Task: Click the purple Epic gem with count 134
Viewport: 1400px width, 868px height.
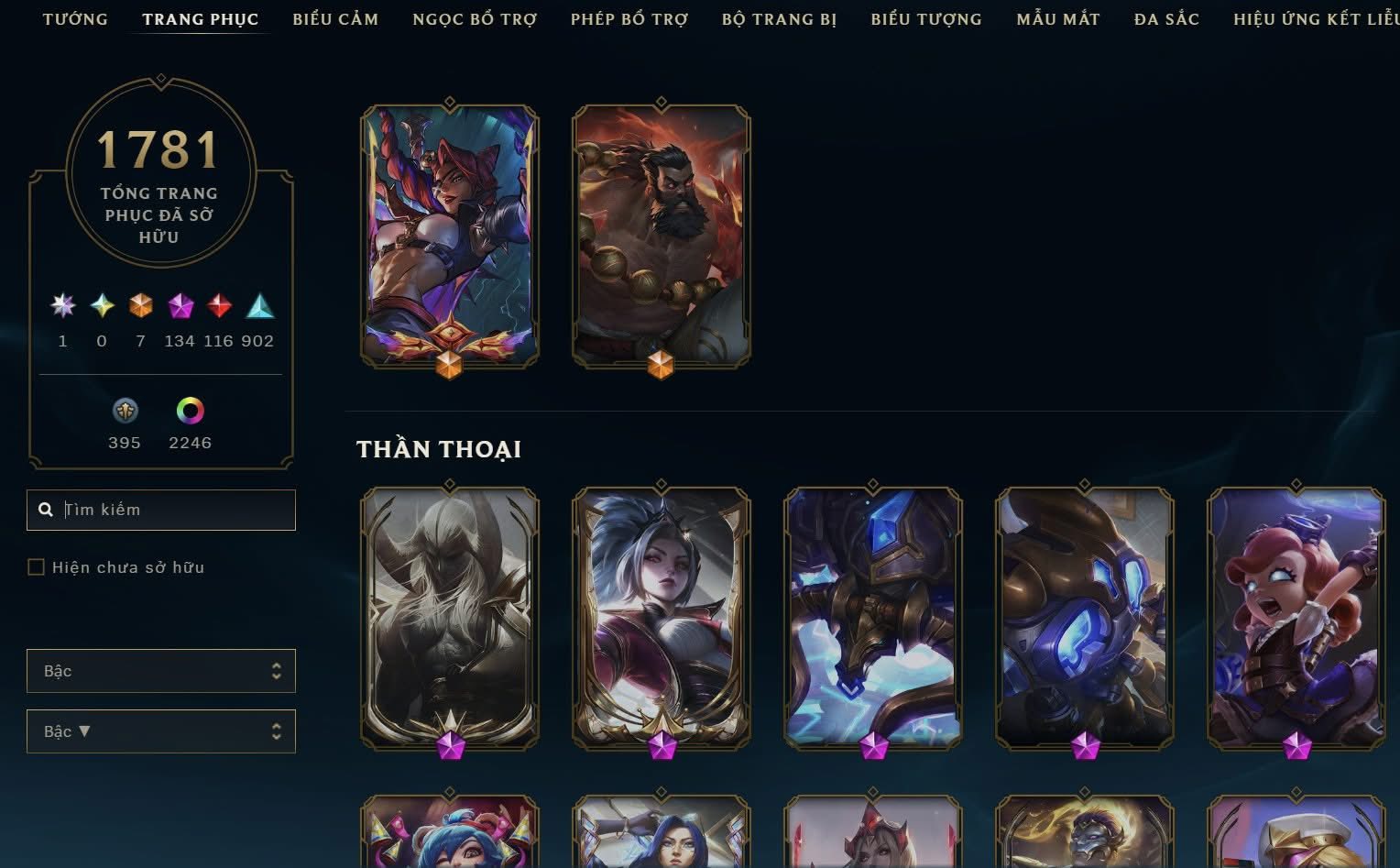Action: (x=180, y=307)
